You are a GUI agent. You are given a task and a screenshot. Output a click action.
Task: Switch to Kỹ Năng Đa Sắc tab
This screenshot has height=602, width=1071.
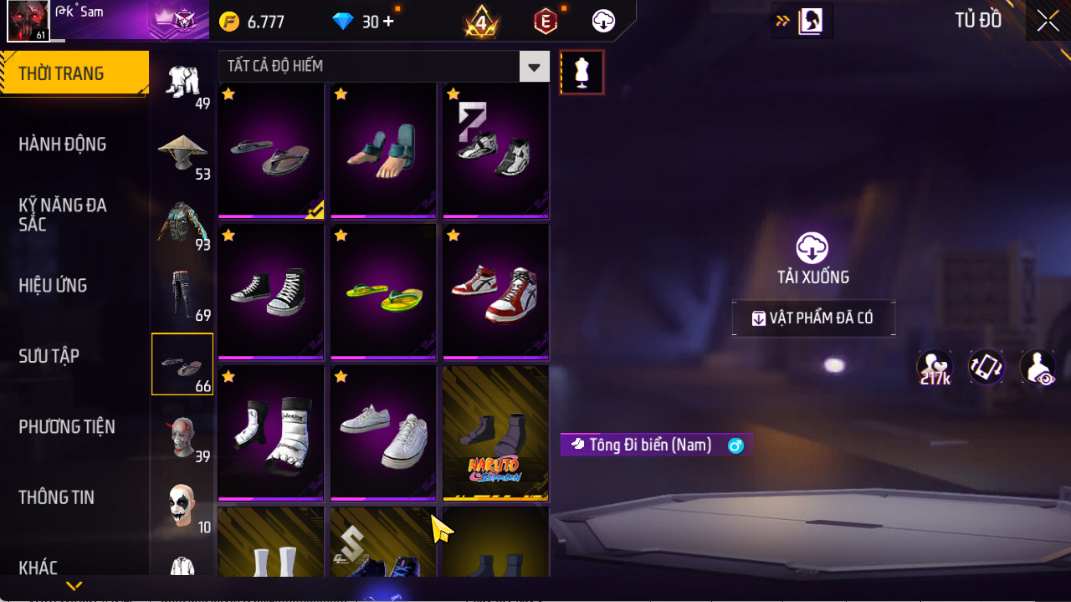pos(62,215)
